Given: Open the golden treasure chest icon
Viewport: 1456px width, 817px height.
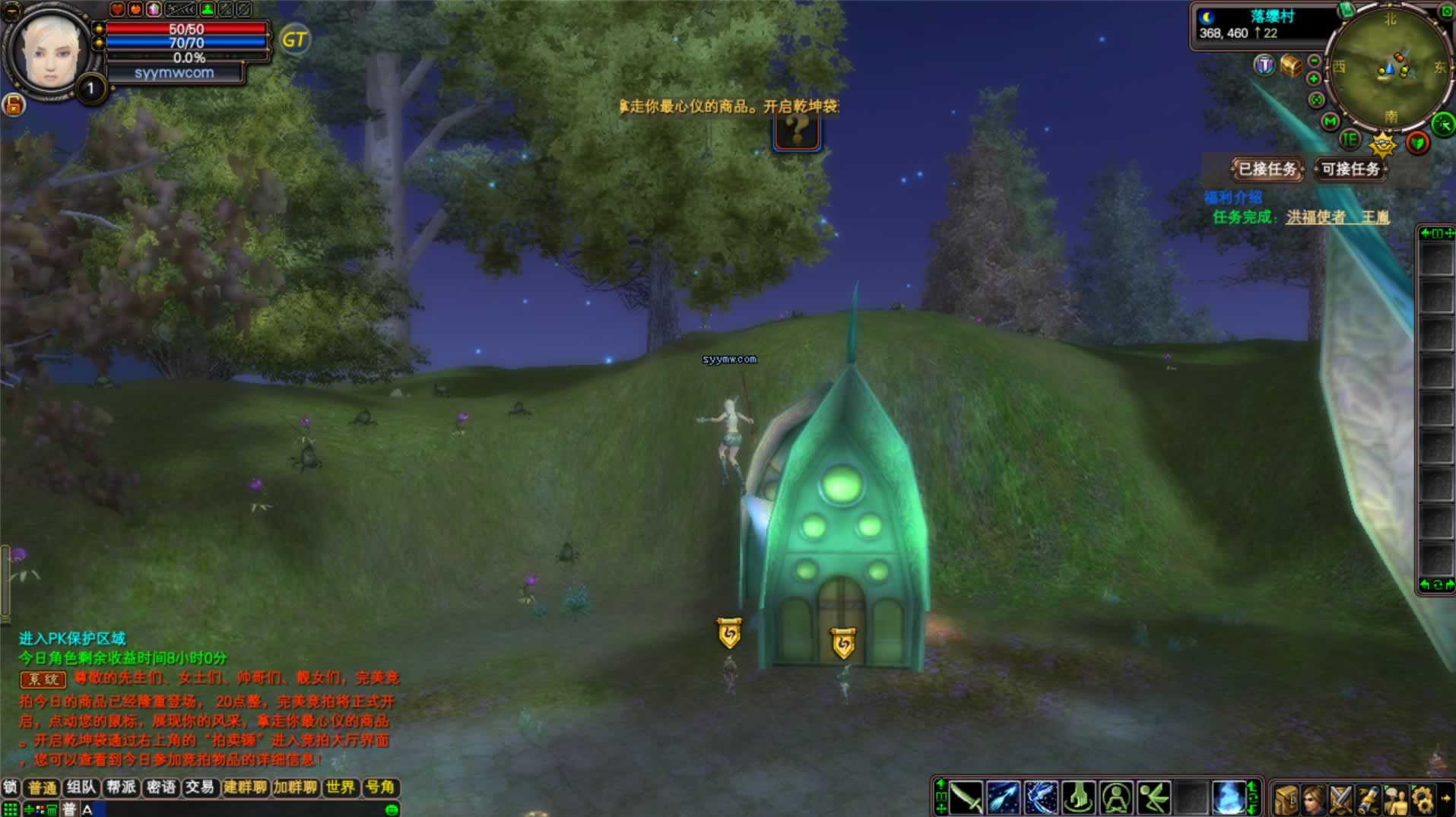Looking at the screenshot, I should click(x=1291, y=65).
